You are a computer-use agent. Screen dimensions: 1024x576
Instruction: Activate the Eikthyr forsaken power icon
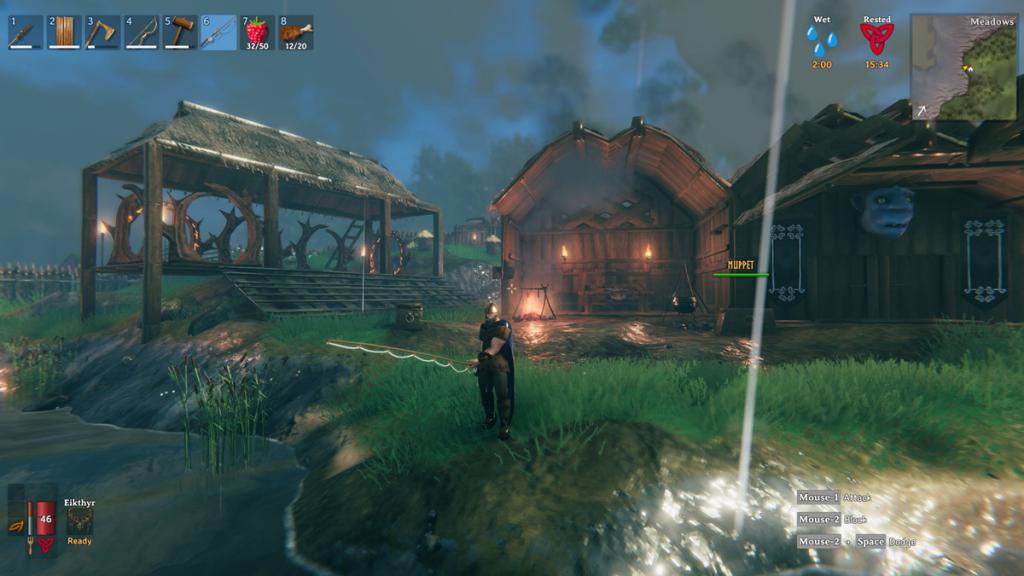tap(79, 522)
